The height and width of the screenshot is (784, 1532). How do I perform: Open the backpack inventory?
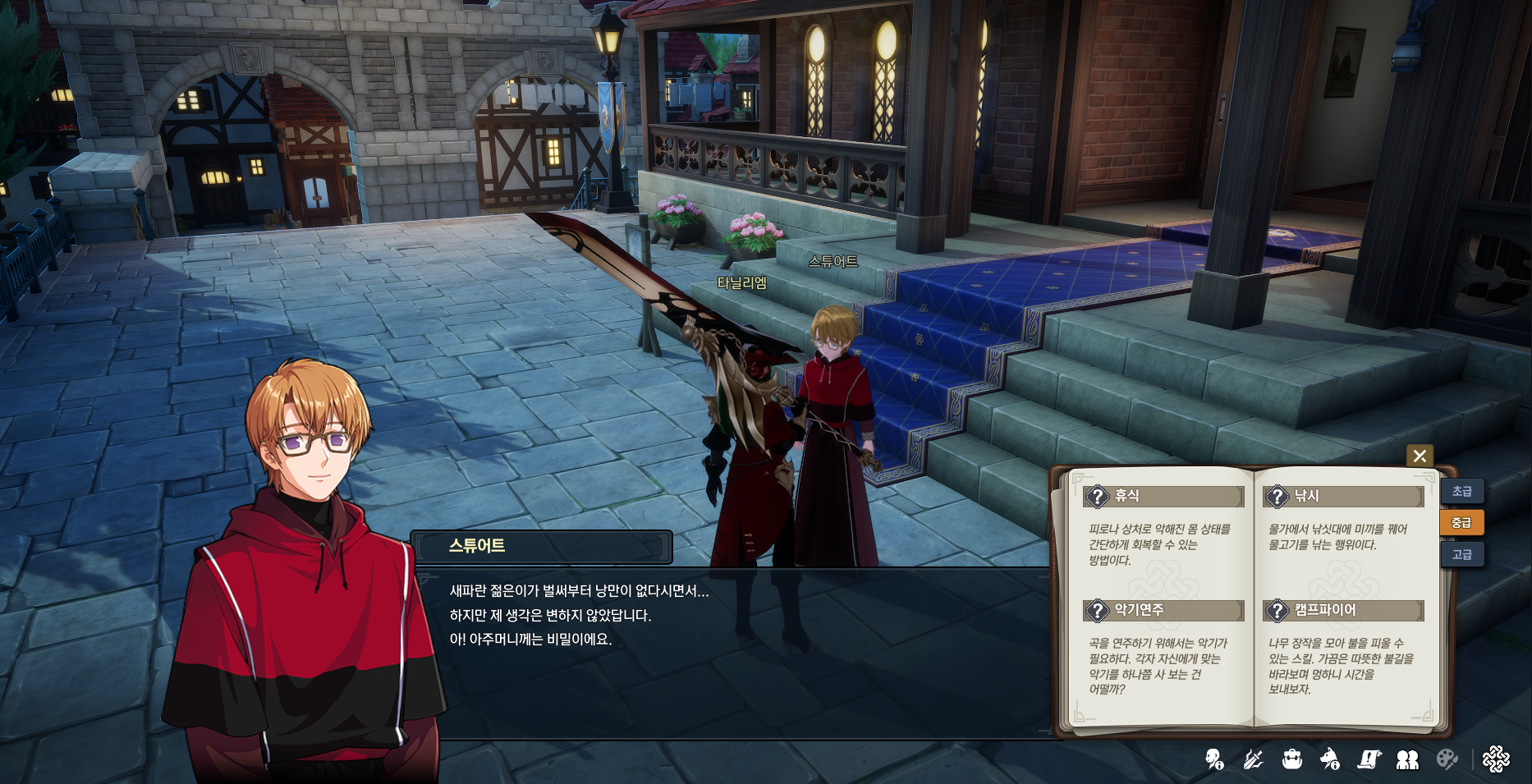pyautogui.click(x=1292, y=759)
